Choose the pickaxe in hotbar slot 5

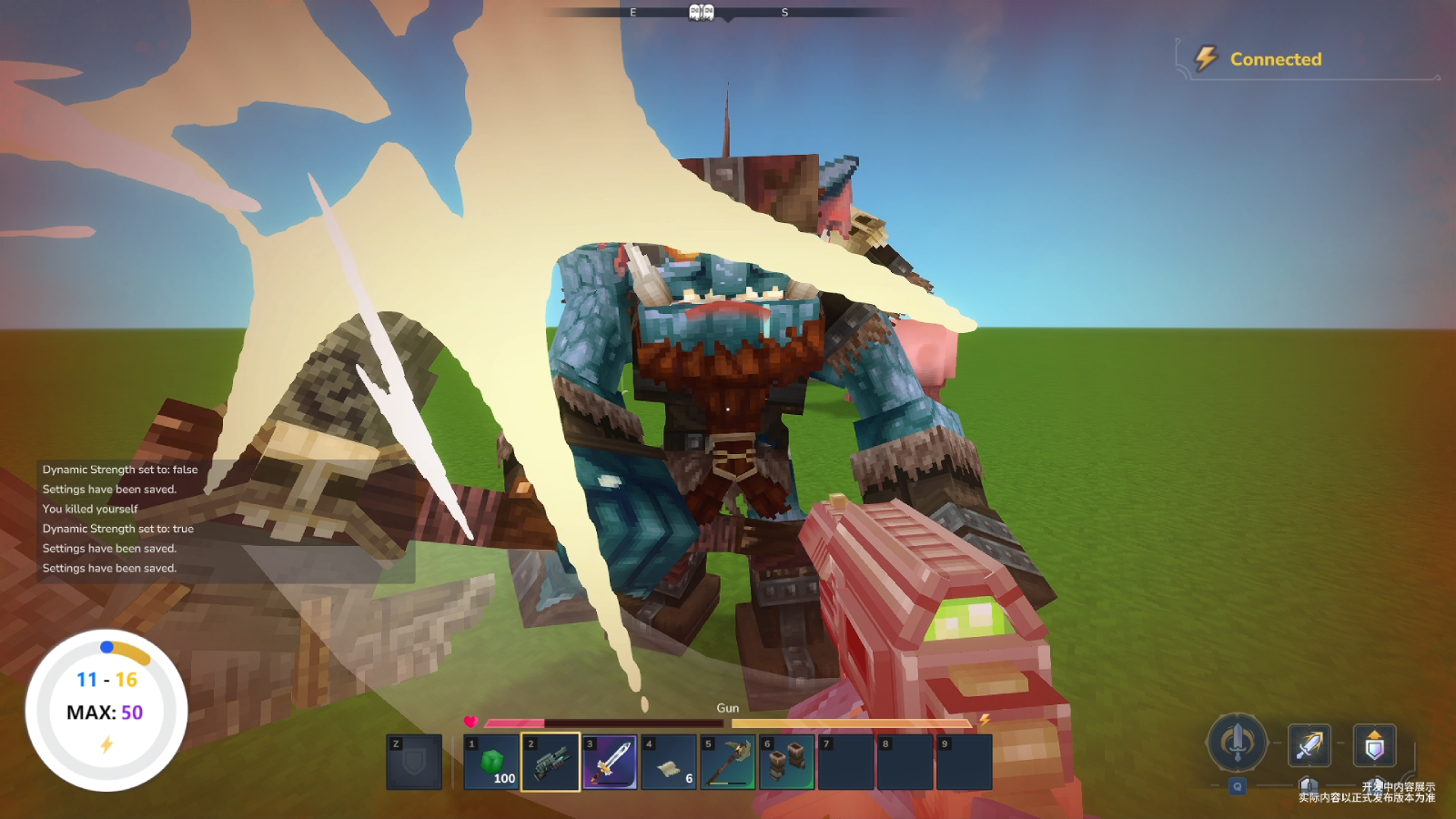[728, 762]
